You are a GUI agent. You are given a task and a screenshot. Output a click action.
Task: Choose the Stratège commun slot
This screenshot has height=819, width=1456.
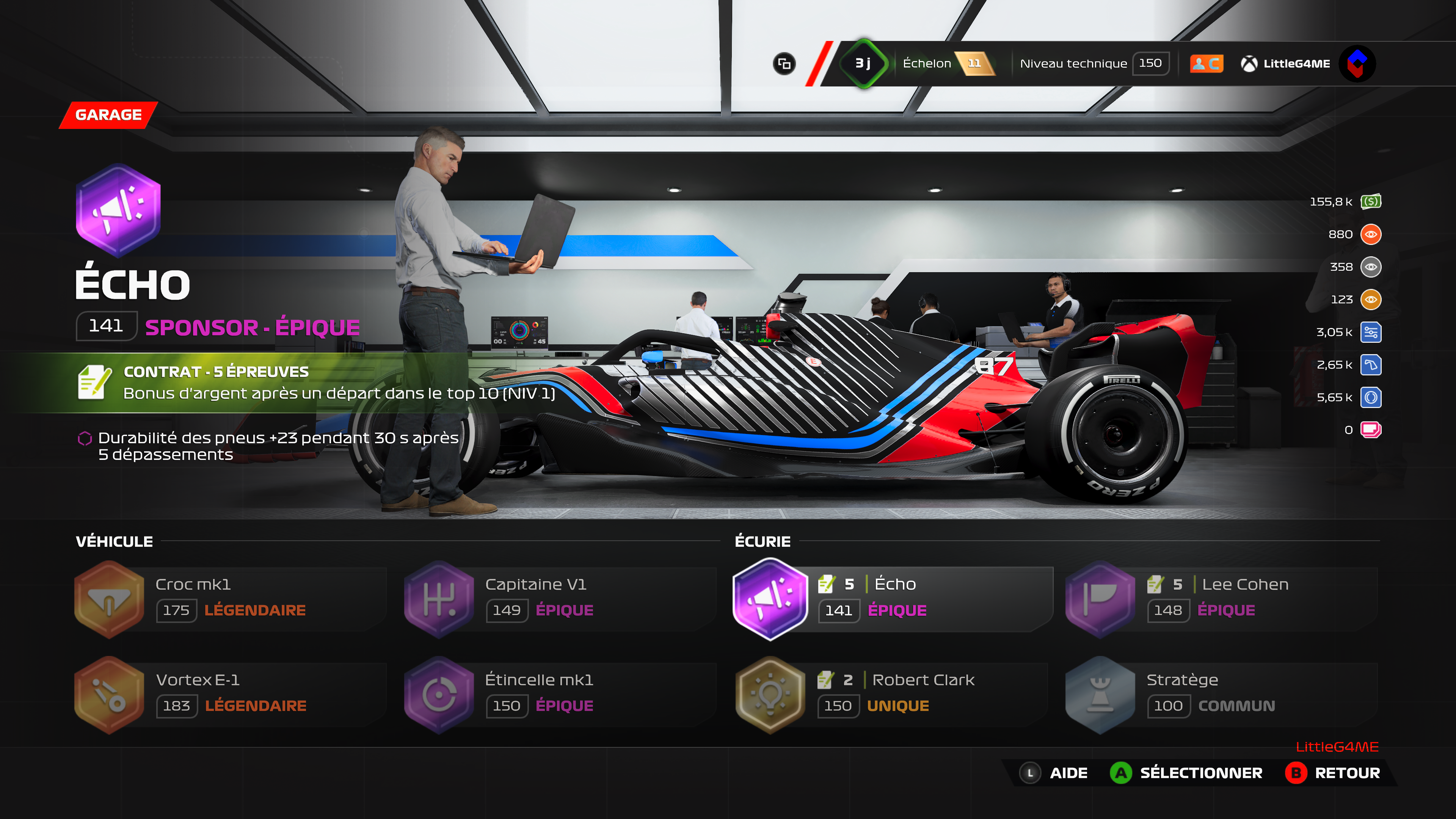(1221, 695)
